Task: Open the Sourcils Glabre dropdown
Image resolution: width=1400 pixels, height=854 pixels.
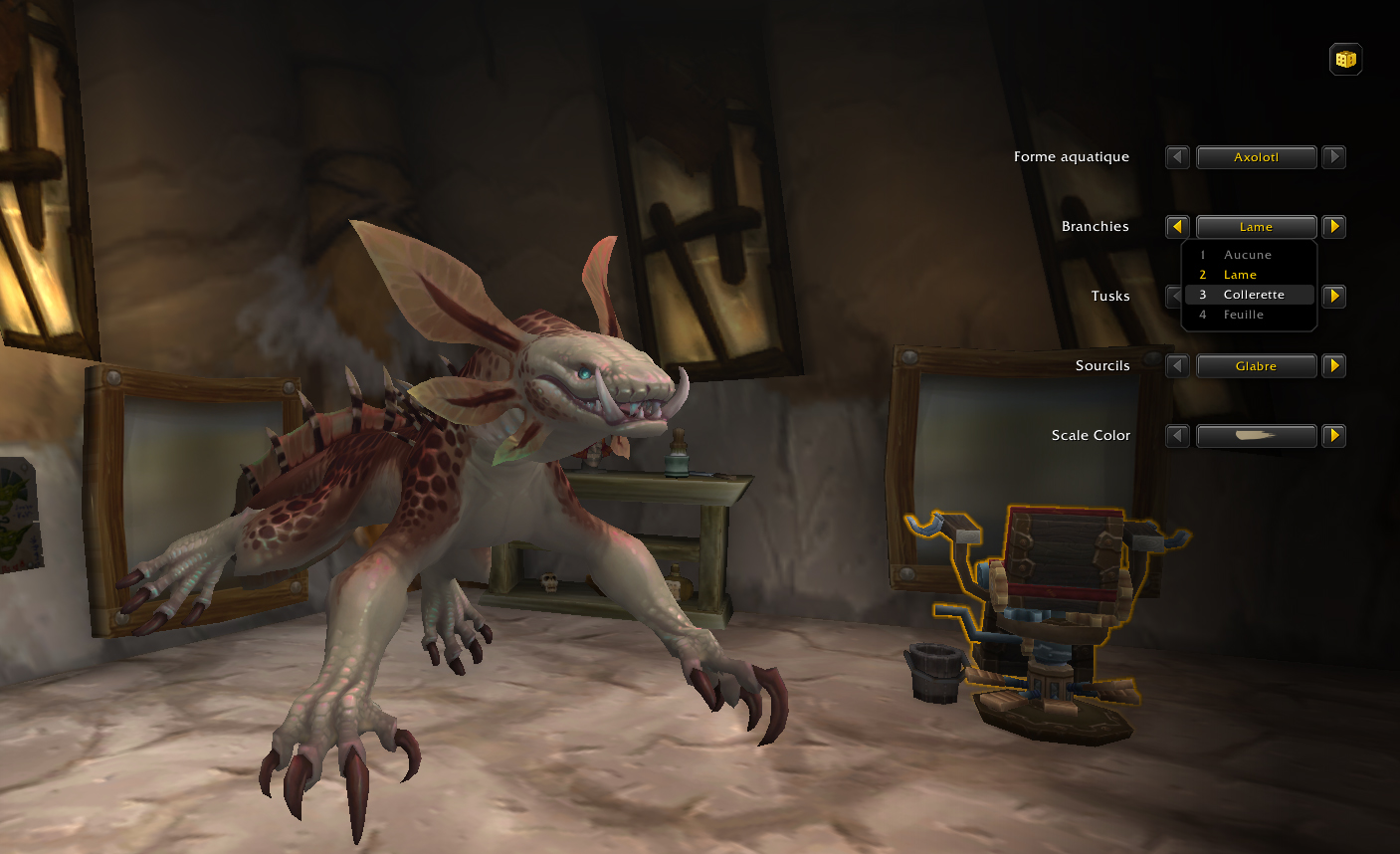Action: [1256, 366]
